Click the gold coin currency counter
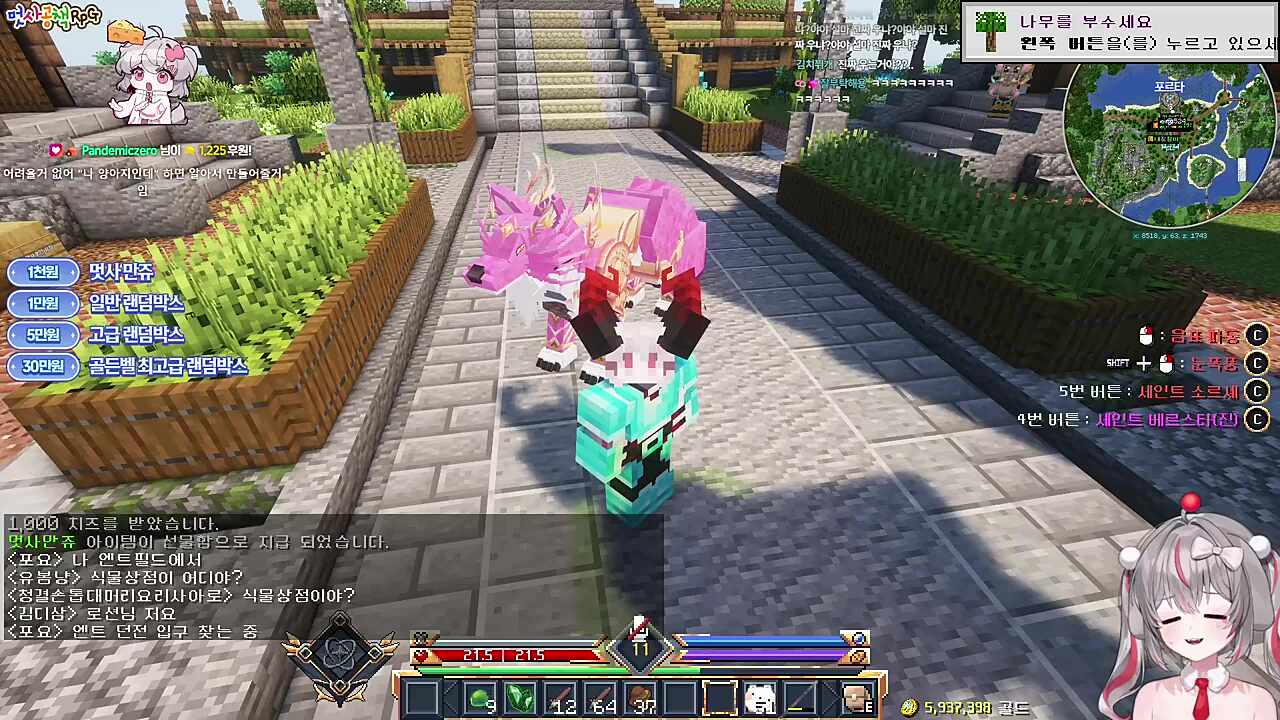 click(x=963, y=707)
